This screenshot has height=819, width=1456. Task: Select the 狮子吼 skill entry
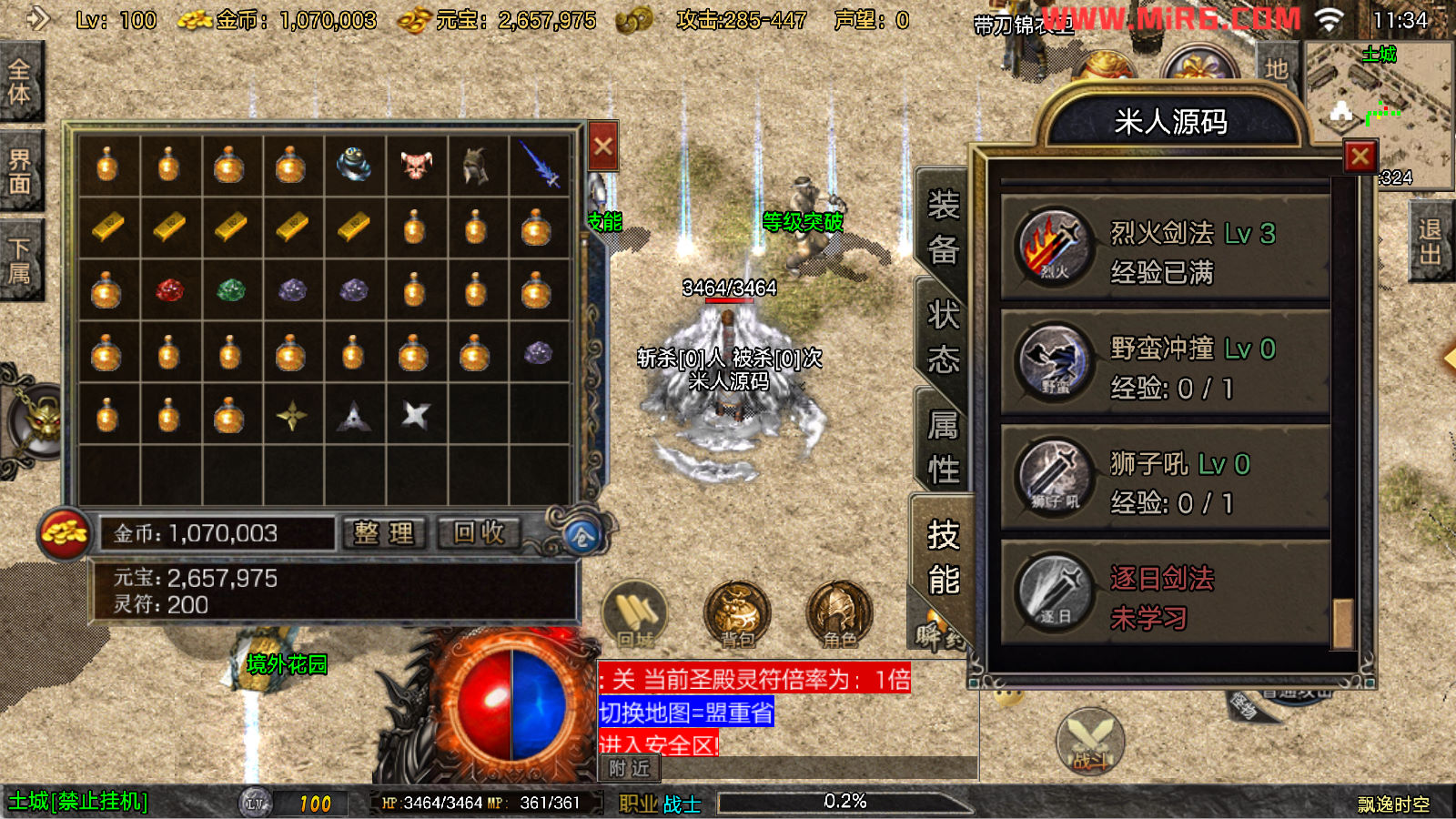point(1165,479)
